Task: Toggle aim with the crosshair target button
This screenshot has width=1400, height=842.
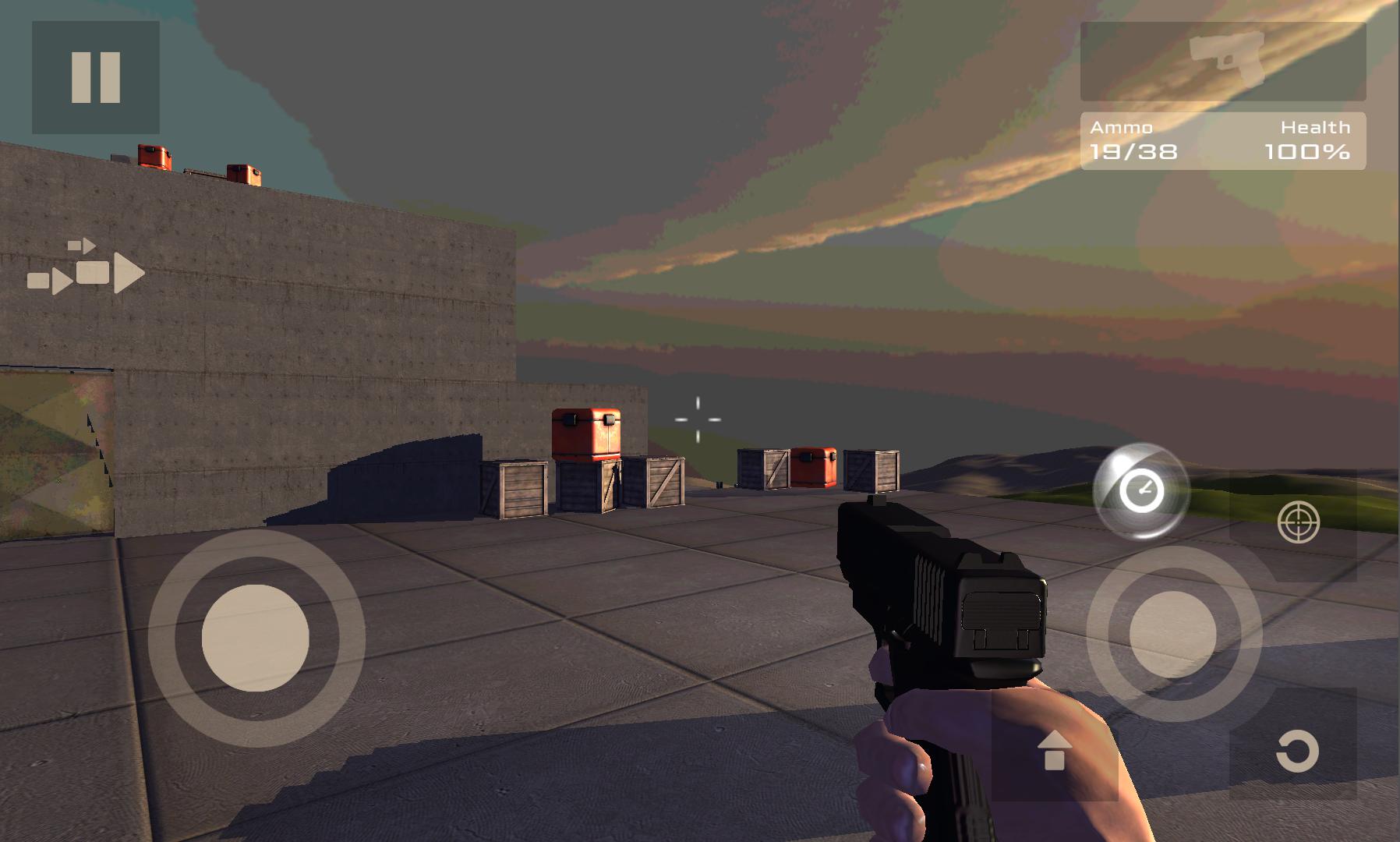Action: tap(1299, 522)
